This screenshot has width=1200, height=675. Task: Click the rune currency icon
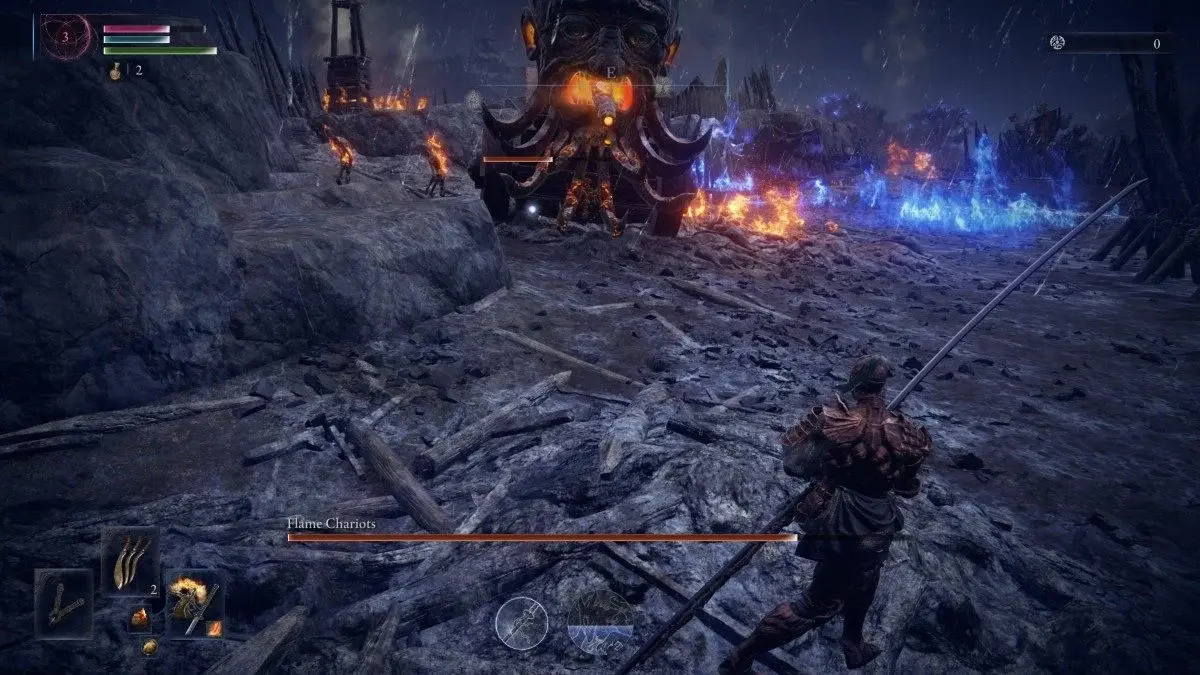point(1059,43)
